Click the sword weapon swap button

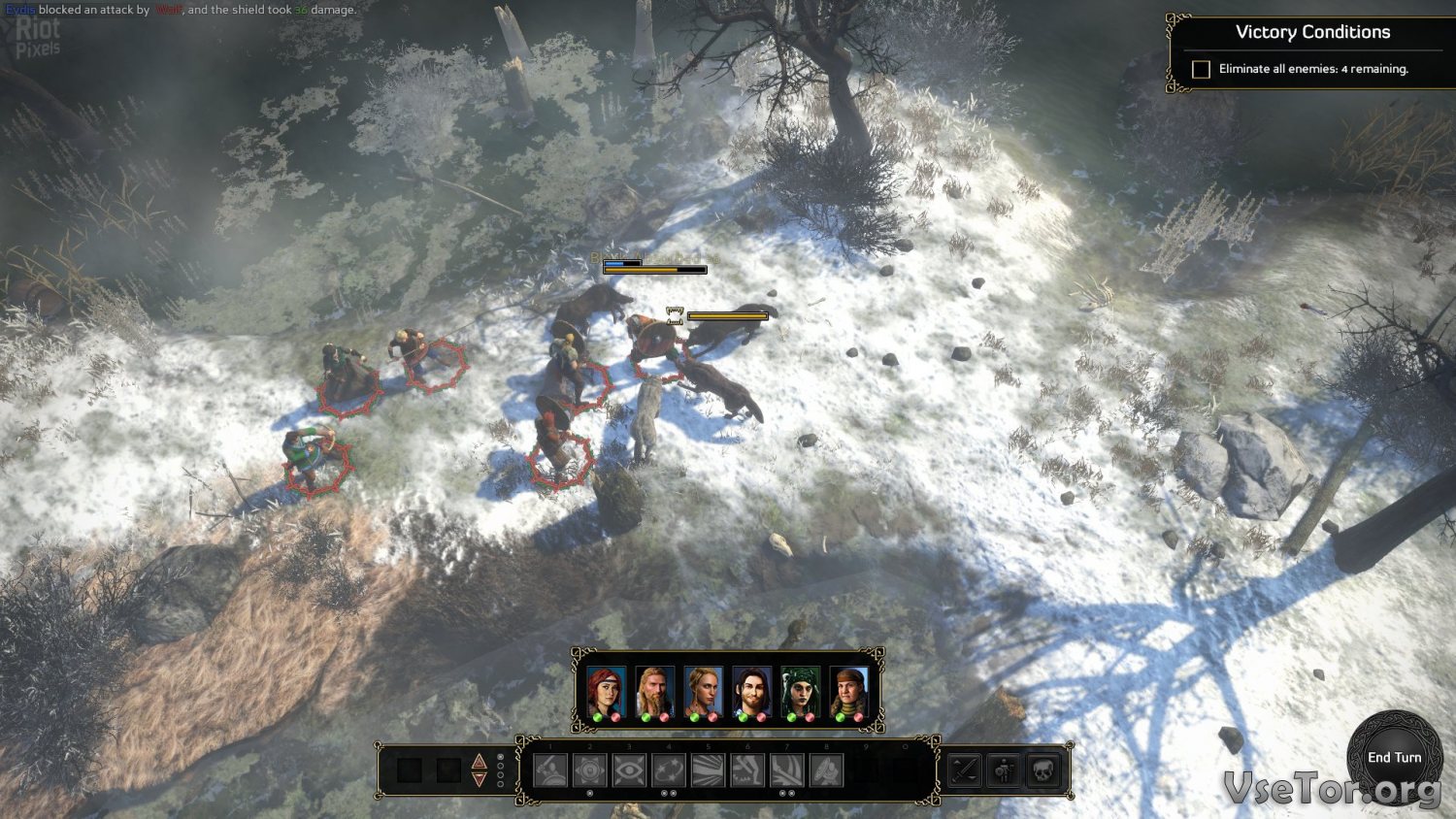tap(965, 770)
